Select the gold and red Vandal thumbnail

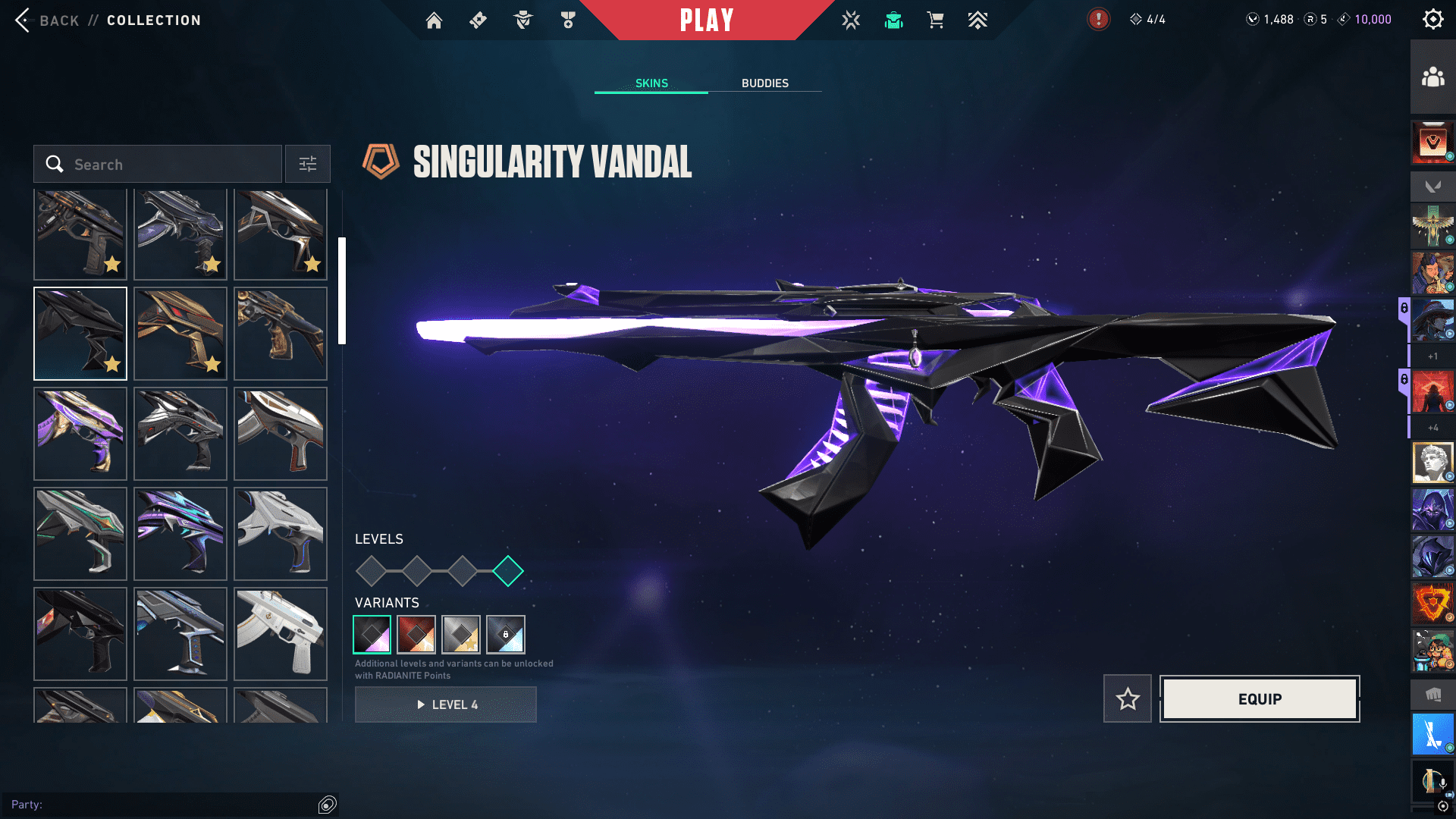point(180,334)
